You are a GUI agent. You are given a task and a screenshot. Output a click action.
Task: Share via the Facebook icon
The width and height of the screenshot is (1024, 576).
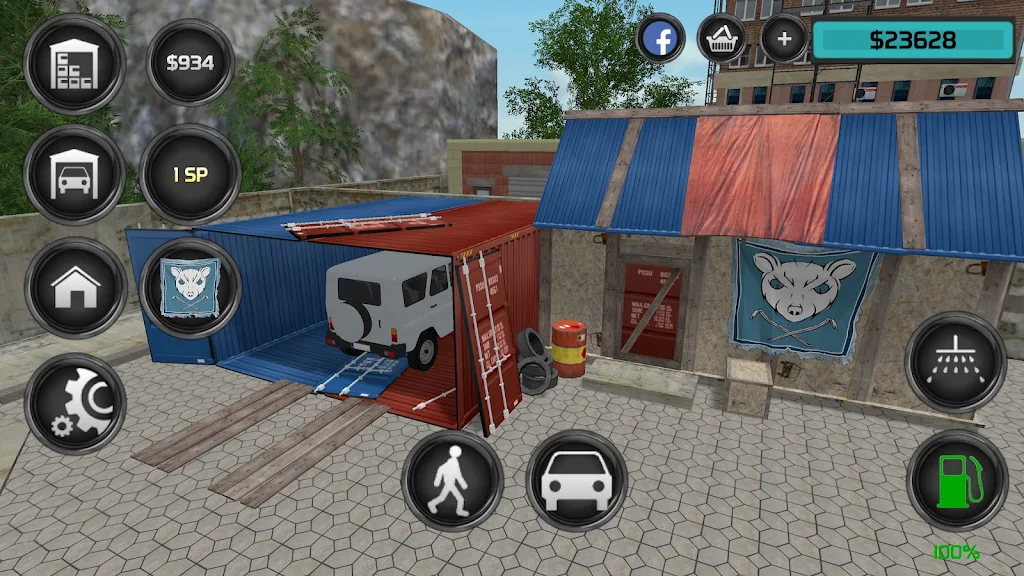click(x=661, y=40)
